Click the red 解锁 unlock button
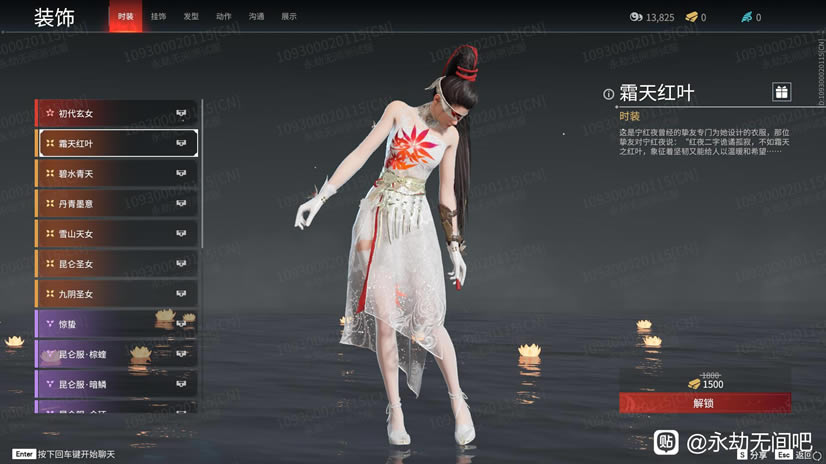This screenshot has width=826, height=464. [704, 403]
